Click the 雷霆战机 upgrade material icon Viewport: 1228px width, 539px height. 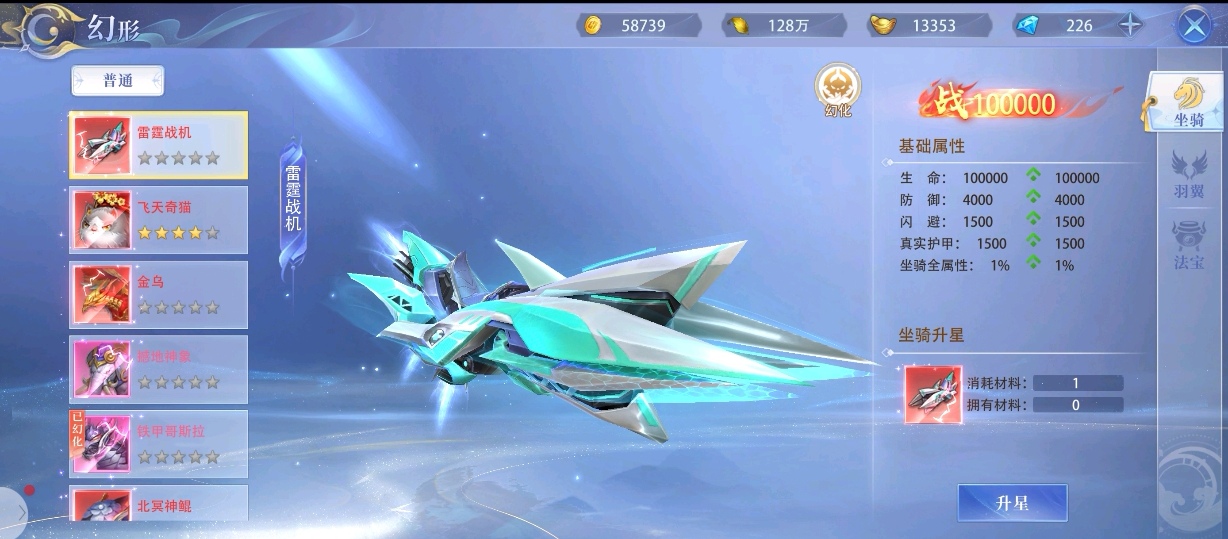tap(933, 394)
